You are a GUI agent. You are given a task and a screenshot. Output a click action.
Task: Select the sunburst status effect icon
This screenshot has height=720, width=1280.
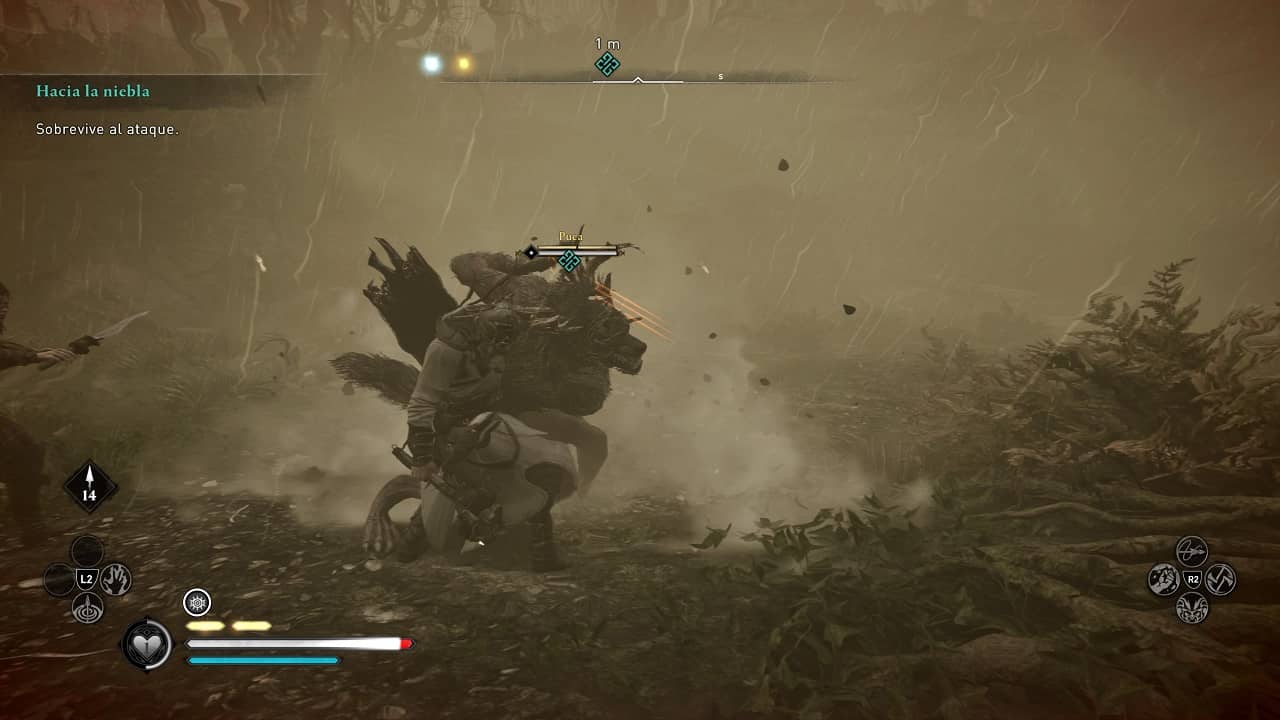point(197,602)
